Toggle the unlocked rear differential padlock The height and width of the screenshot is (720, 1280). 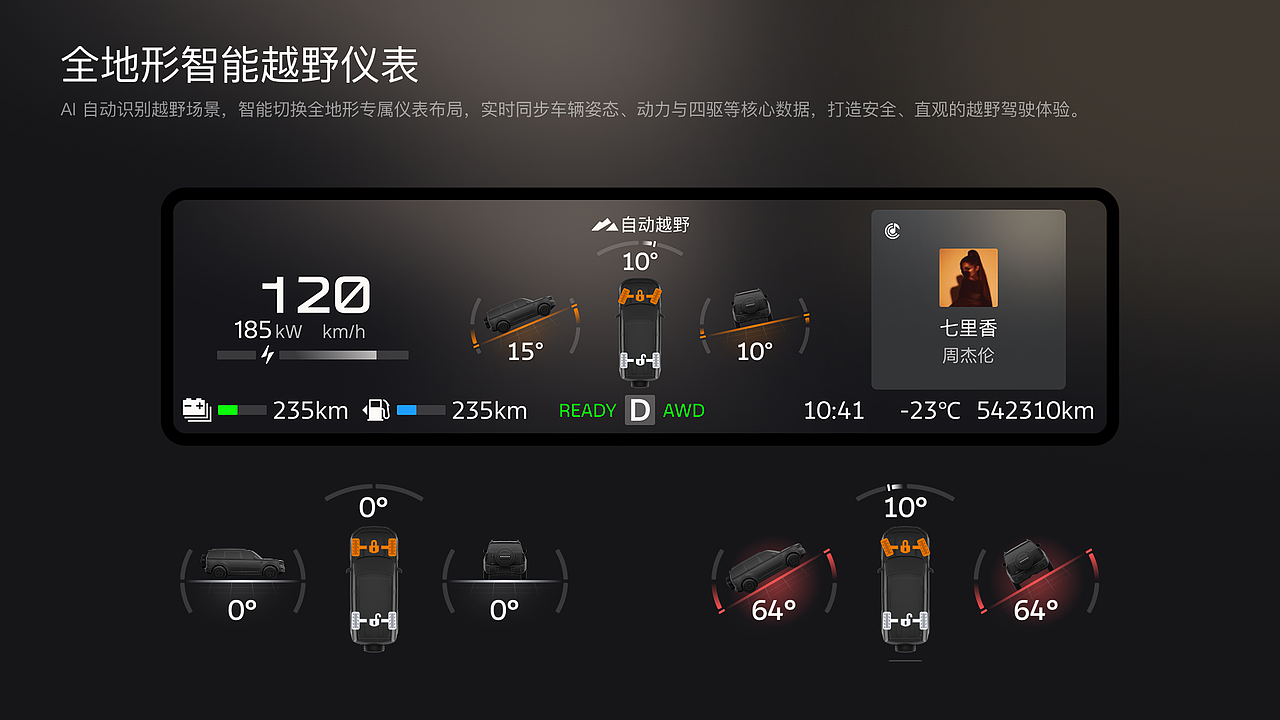pos(640,360)
